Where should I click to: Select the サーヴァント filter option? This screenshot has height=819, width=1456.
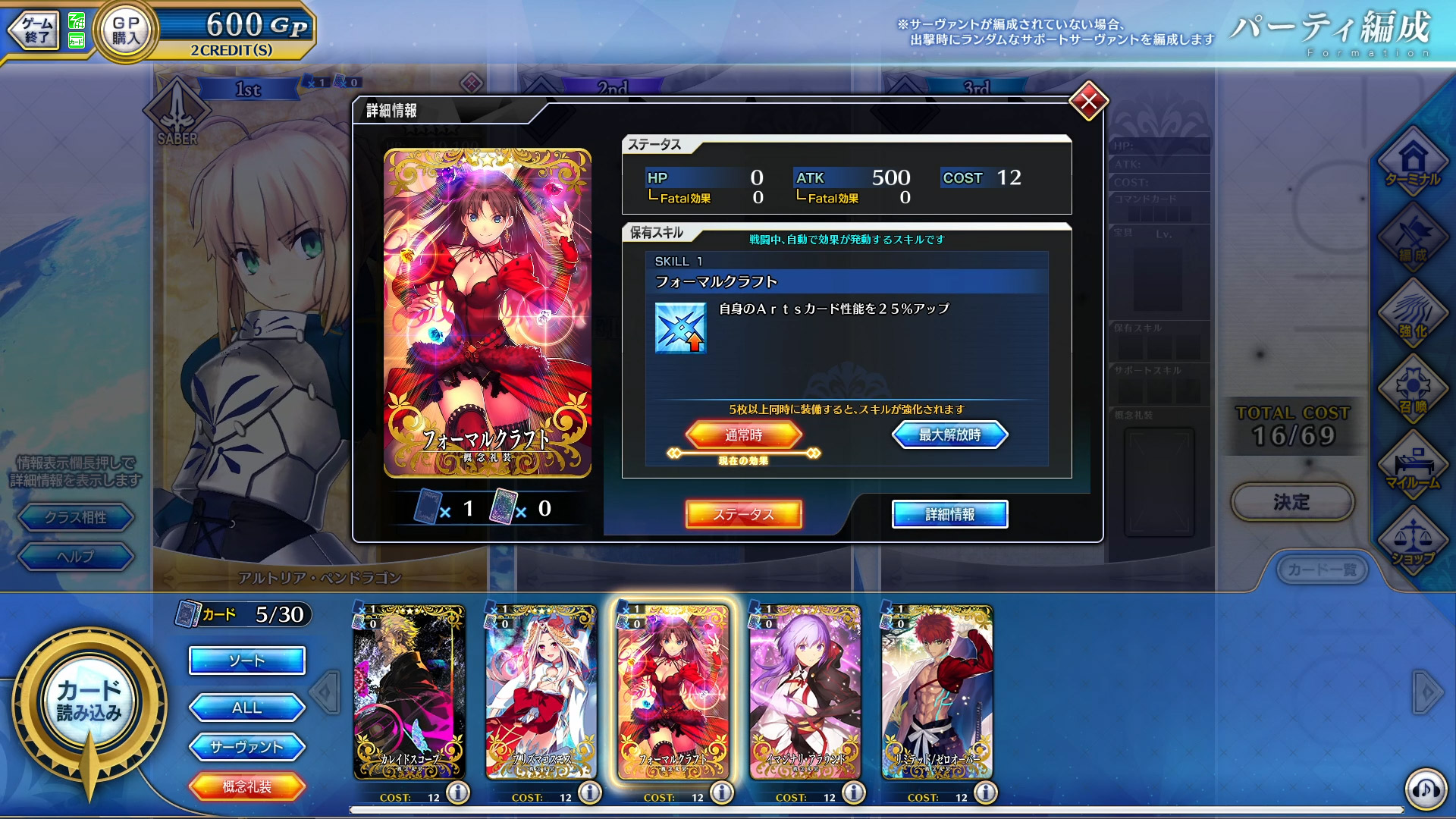[x=246, y=747]
